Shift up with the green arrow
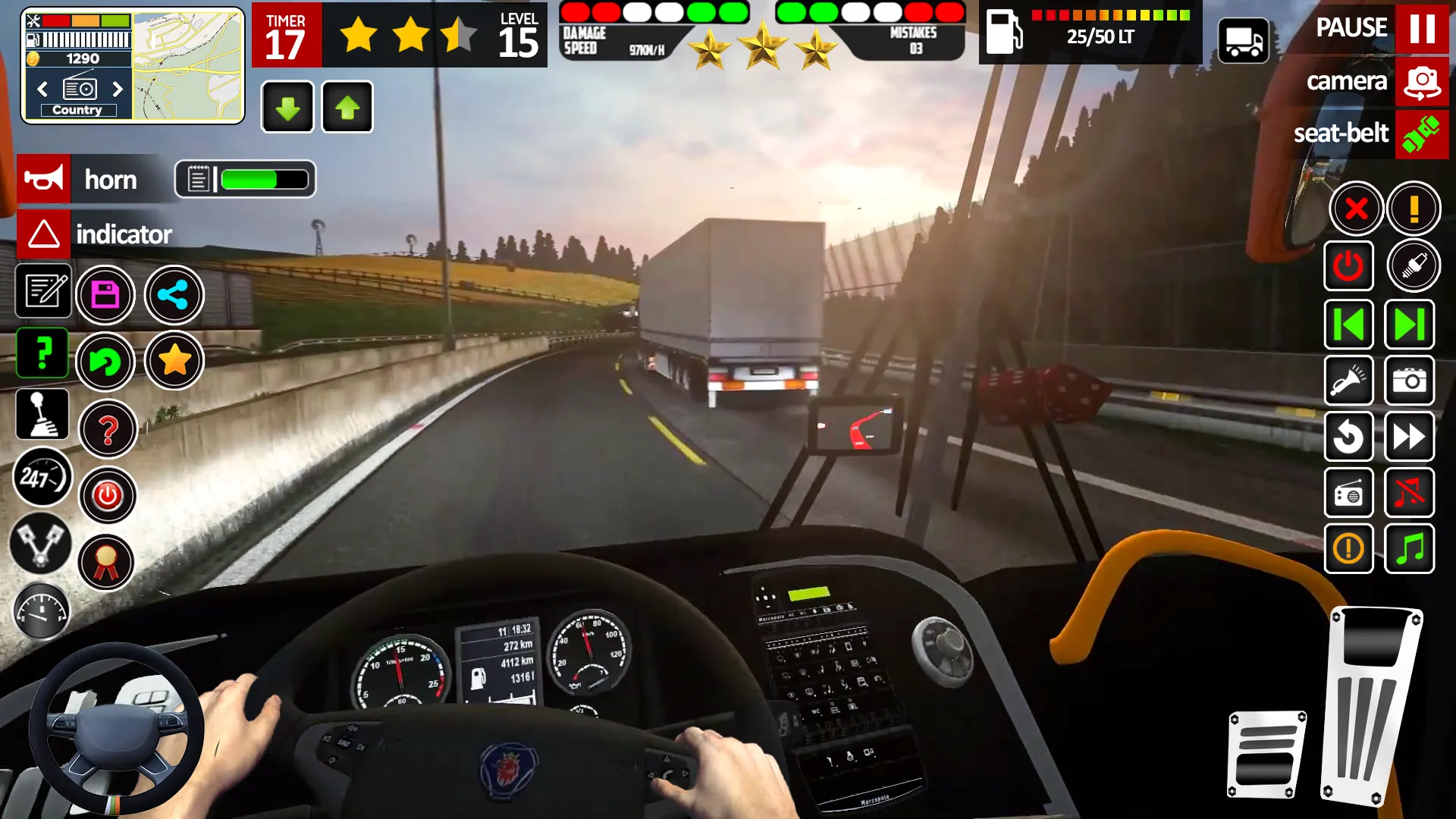The height and width of the screenshot is (819, 1456). (347, 106)
